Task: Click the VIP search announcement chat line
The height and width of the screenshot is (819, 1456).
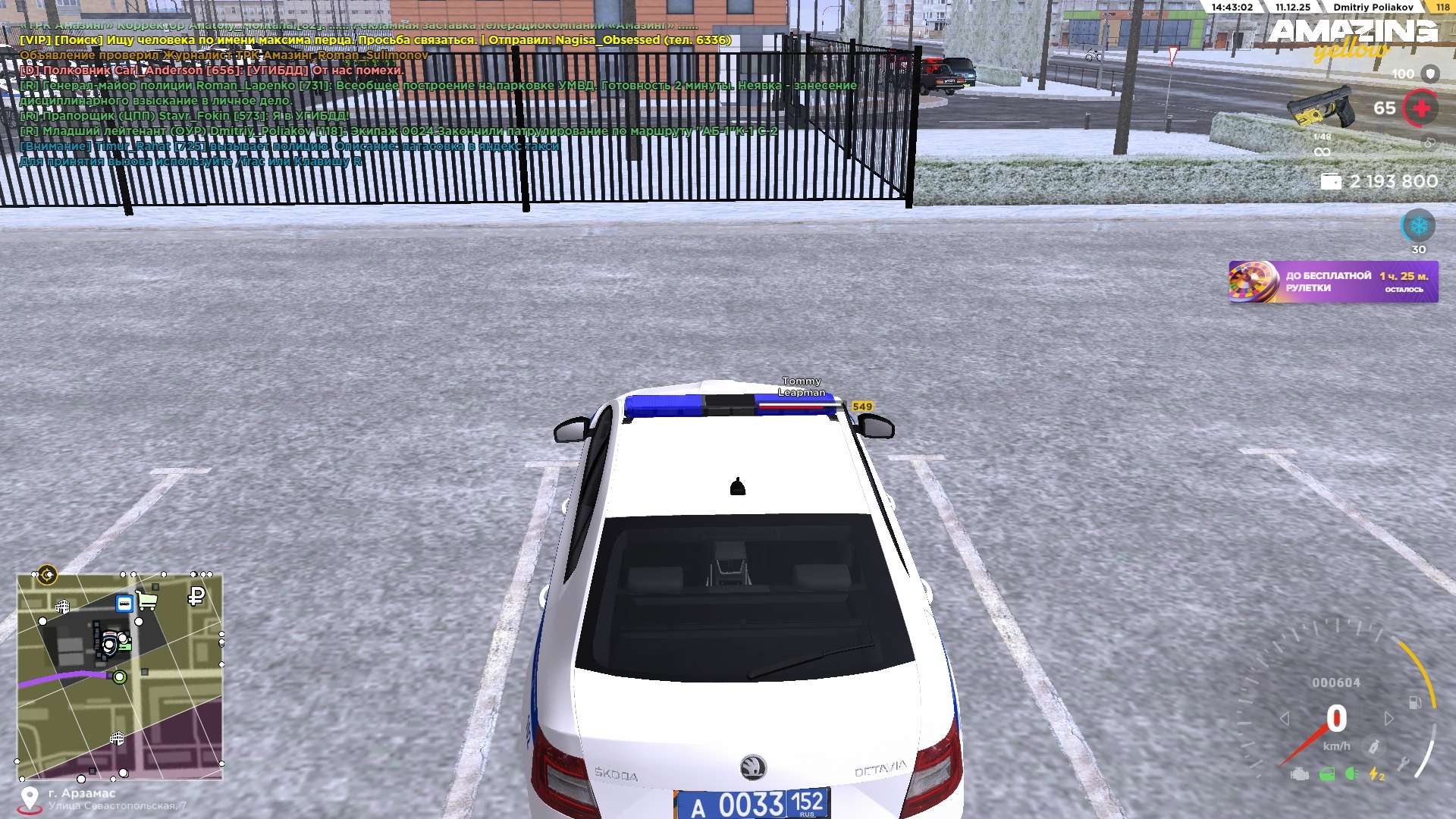Action: (x=375, y=40)
